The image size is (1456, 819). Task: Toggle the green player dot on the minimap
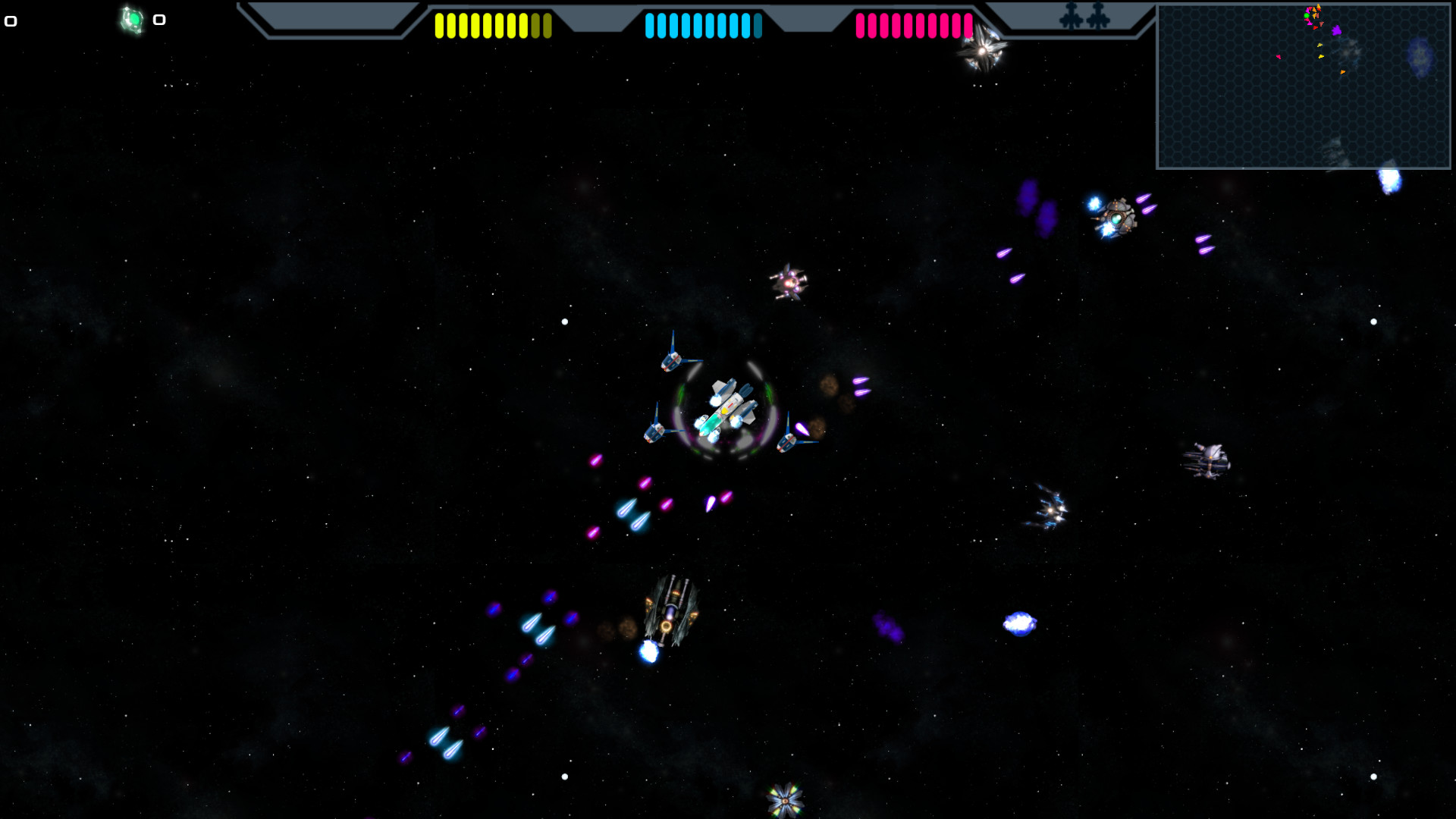click(1307, 15)
